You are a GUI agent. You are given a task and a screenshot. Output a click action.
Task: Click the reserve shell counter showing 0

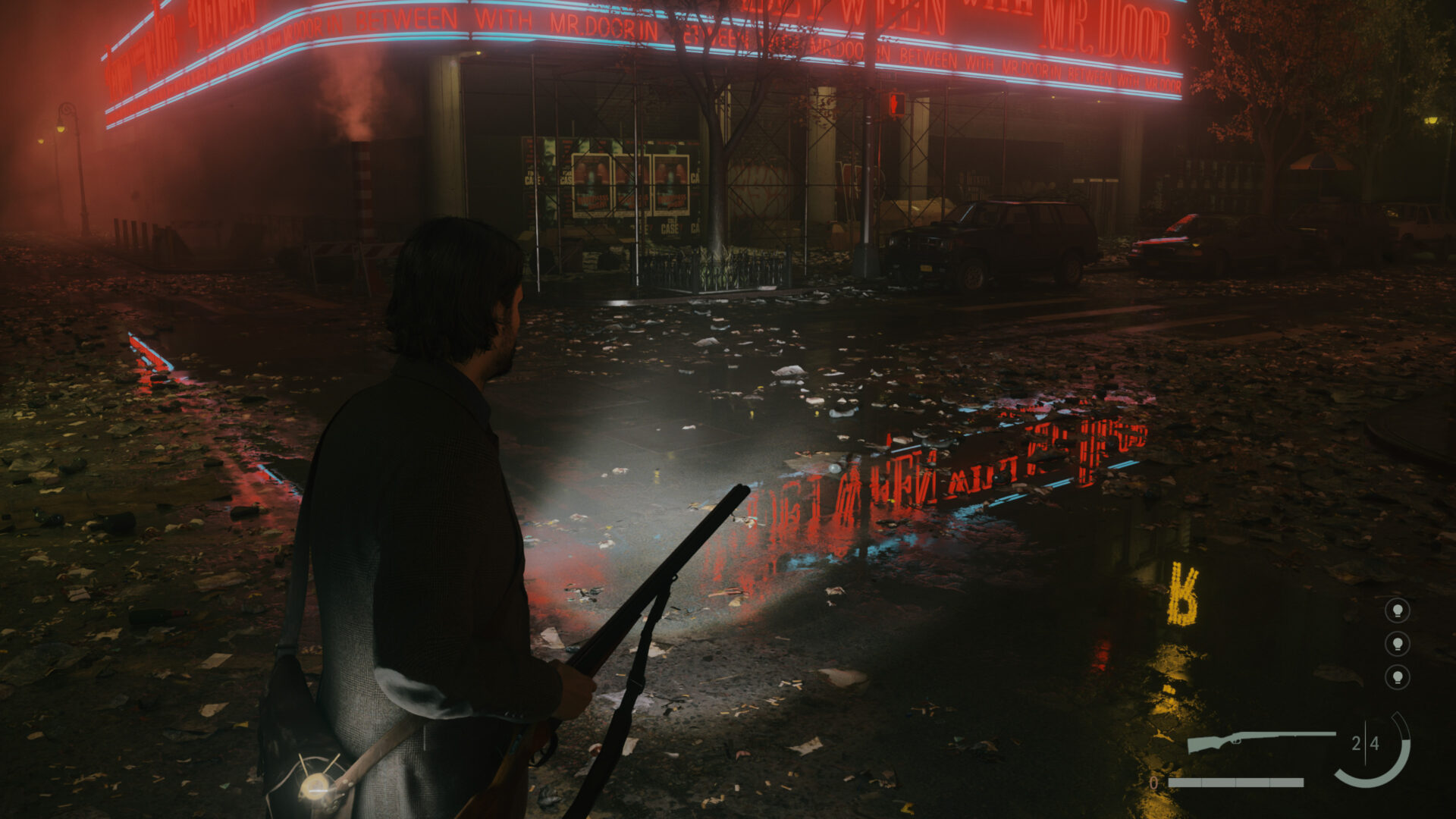coord(1153,784)
